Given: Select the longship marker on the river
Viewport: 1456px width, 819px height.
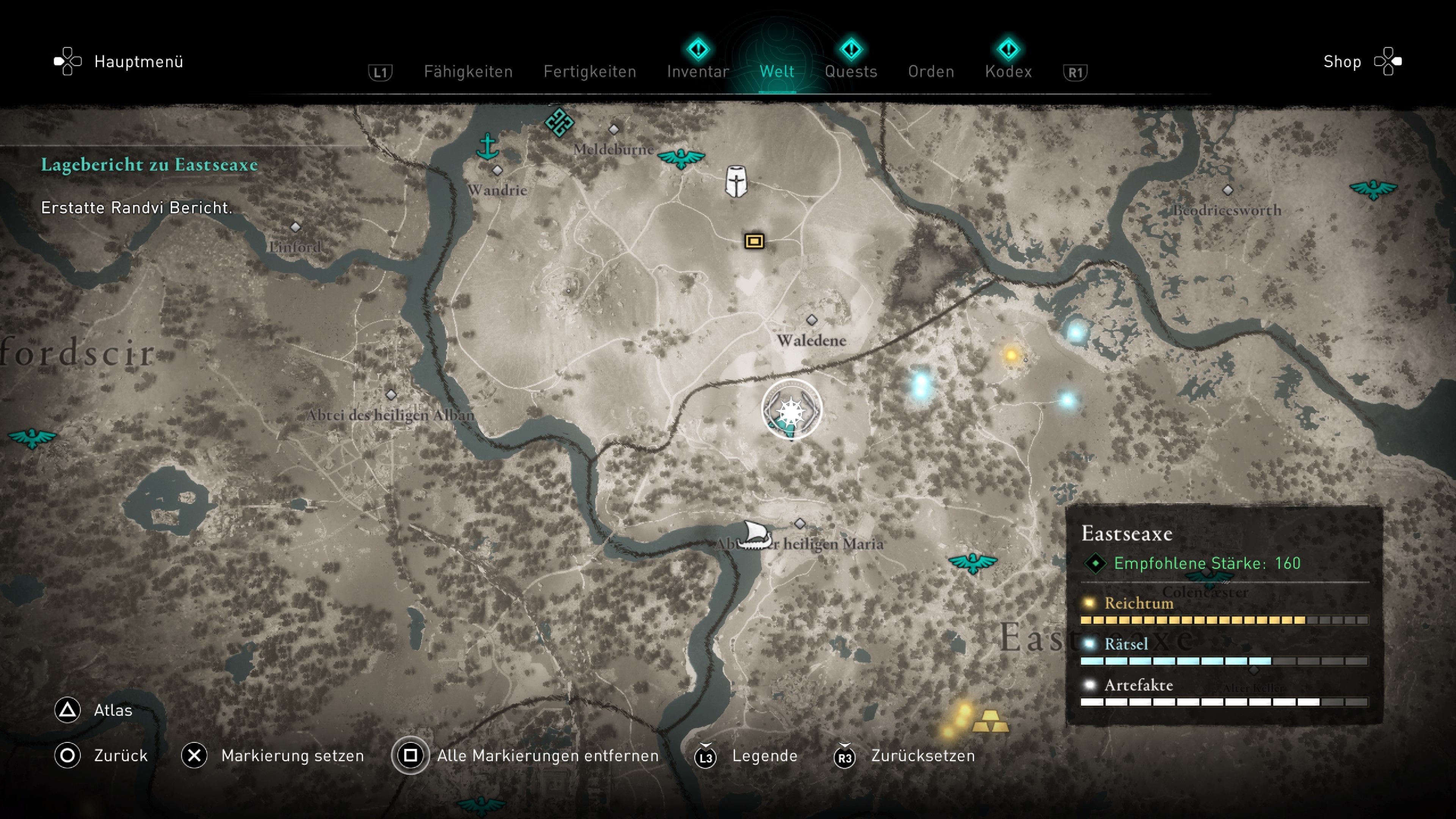Looking at the screenshot, I should click(755, 535).
